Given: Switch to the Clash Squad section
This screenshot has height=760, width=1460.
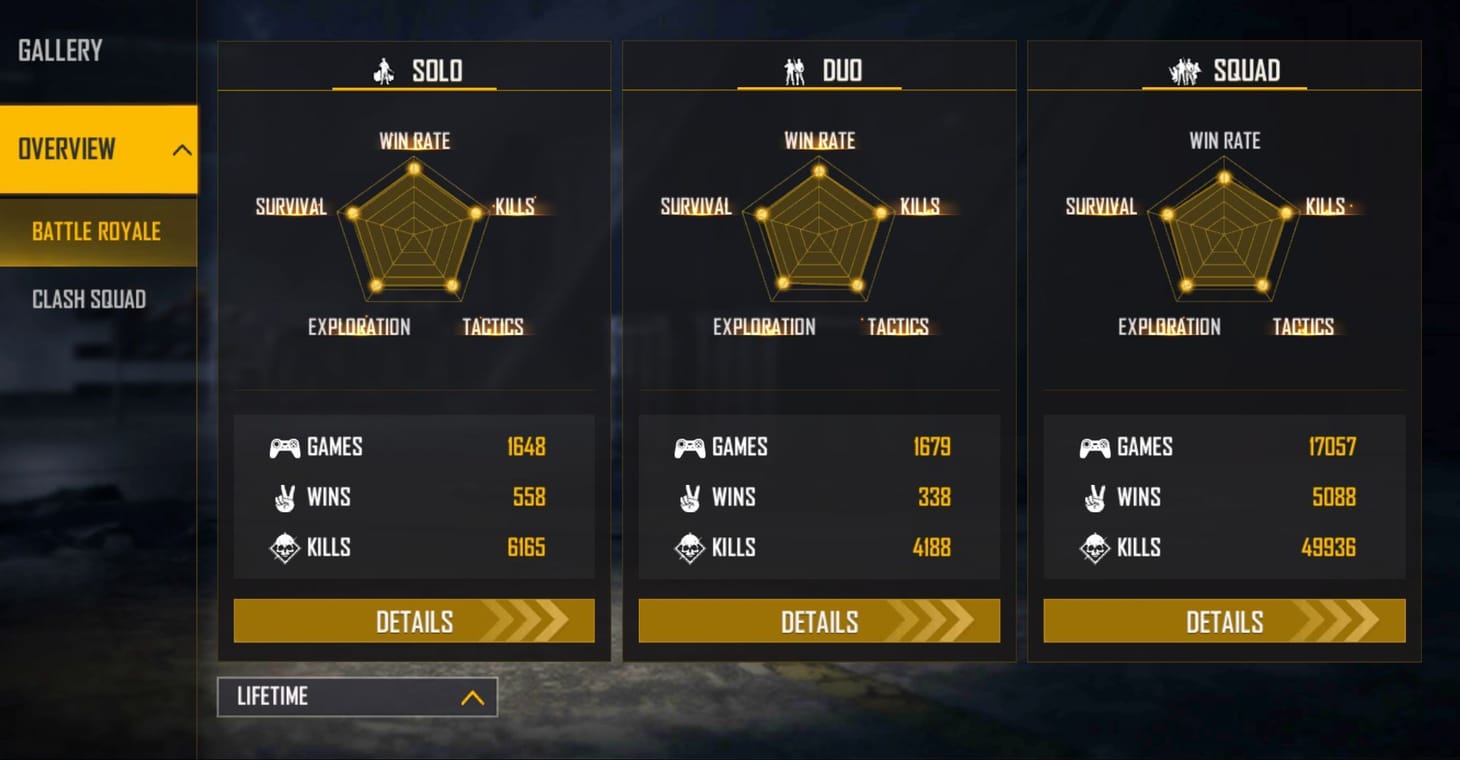Looking at the screenshot, I should click(x=90, y=298).
